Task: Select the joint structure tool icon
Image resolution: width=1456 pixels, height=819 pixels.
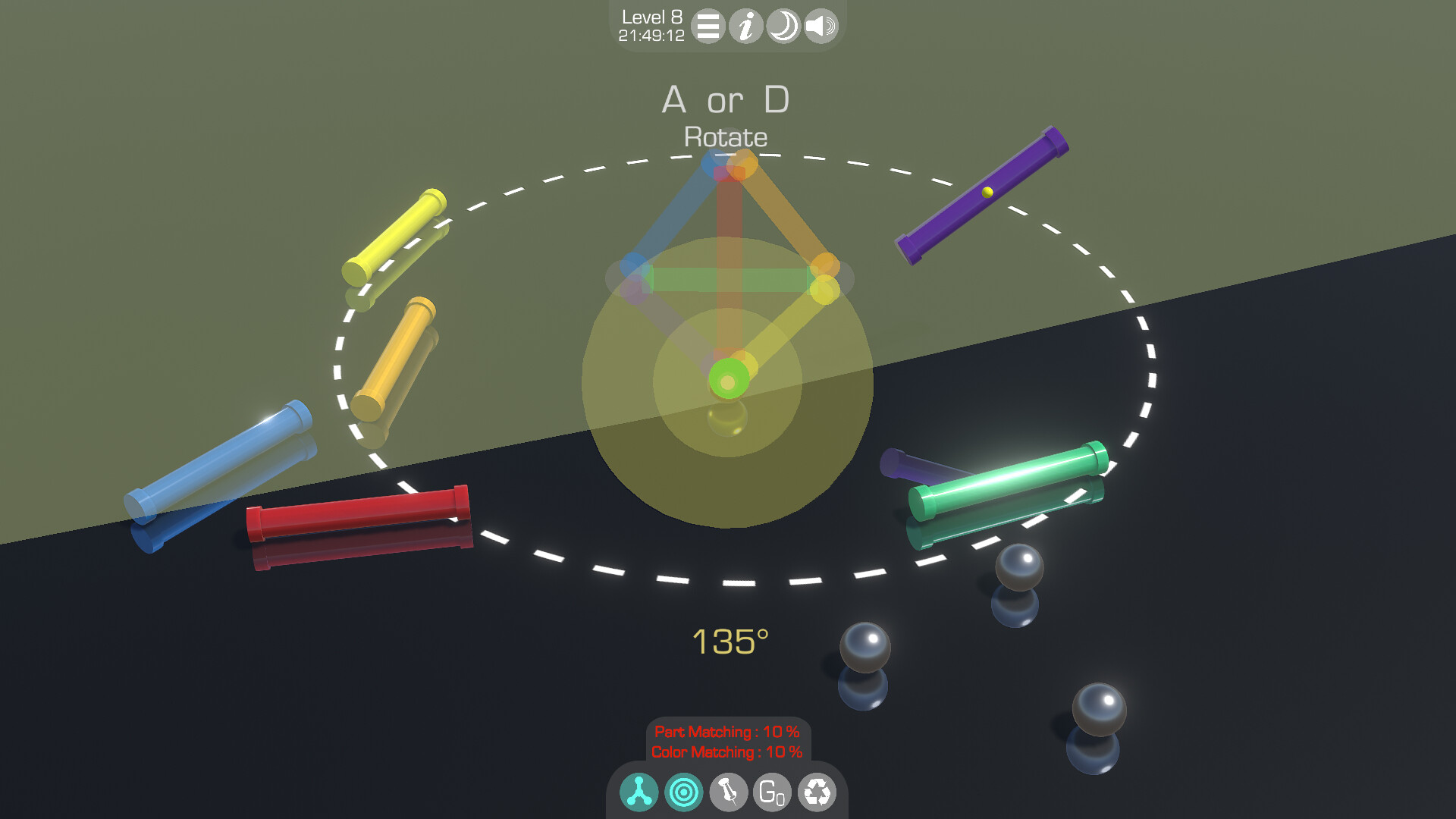Action: pos(639,791)
